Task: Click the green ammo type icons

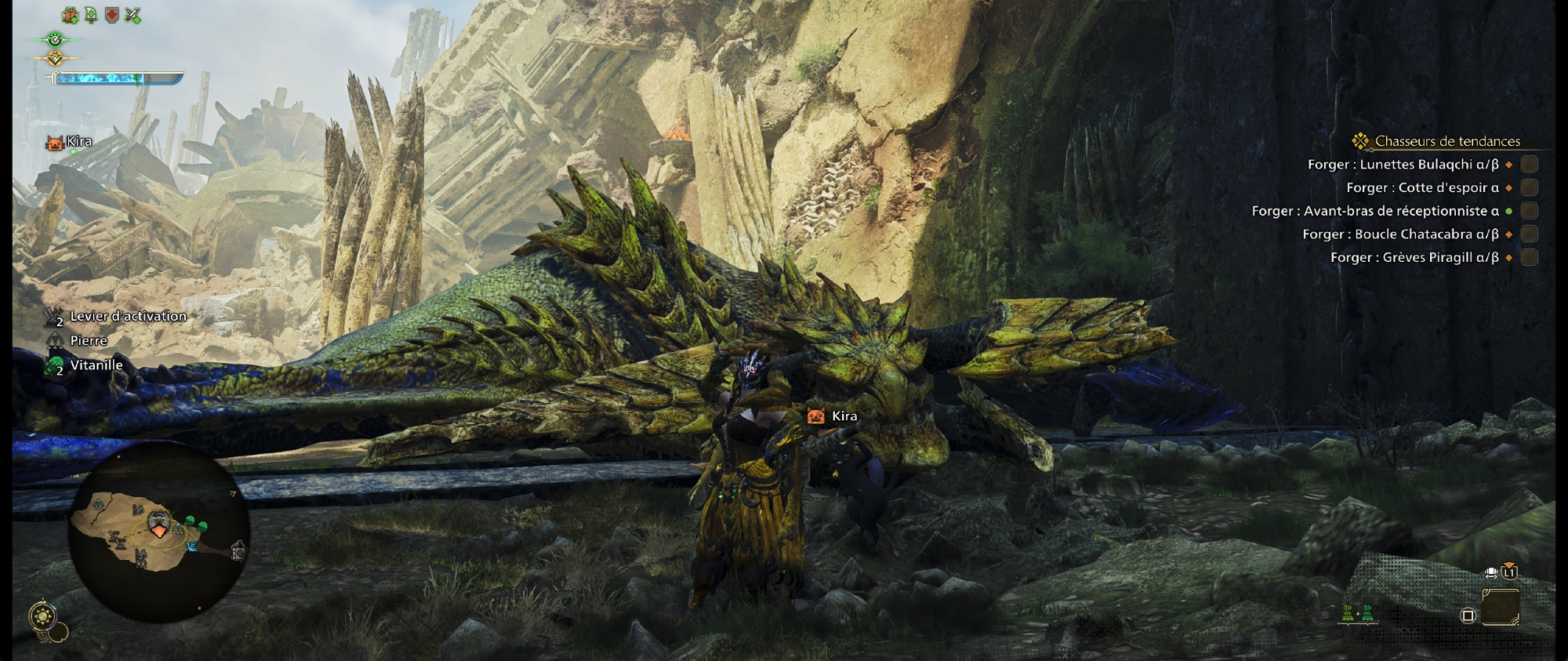Action: 1357,613
